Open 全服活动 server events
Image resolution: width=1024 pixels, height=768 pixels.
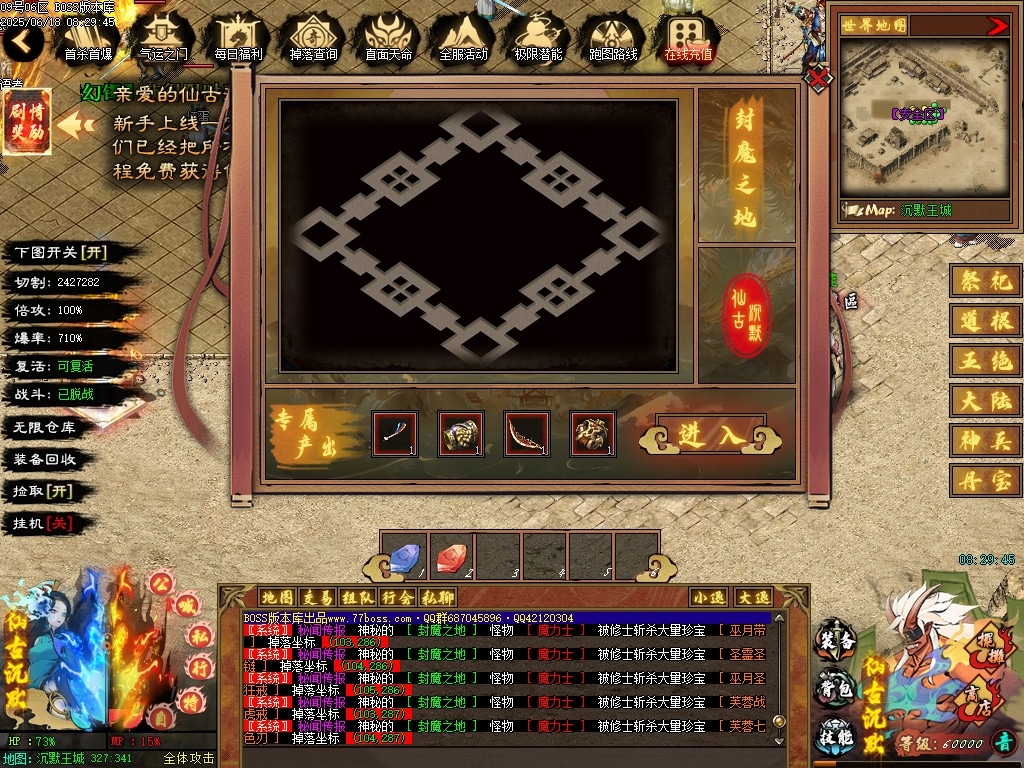[x=463, y=38]
